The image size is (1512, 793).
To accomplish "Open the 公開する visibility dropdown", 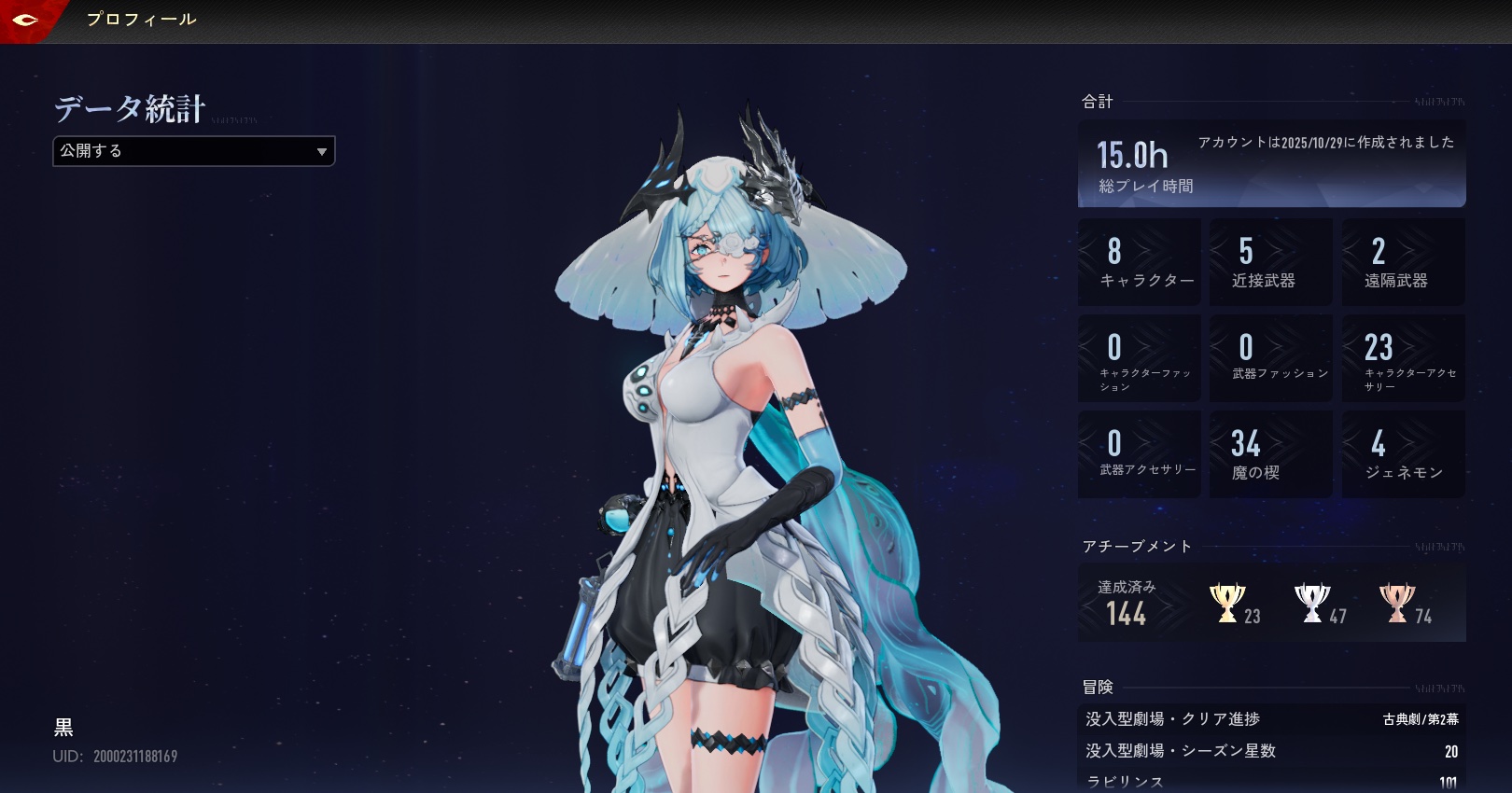I will pyautogui.click(x=193, y=151).
